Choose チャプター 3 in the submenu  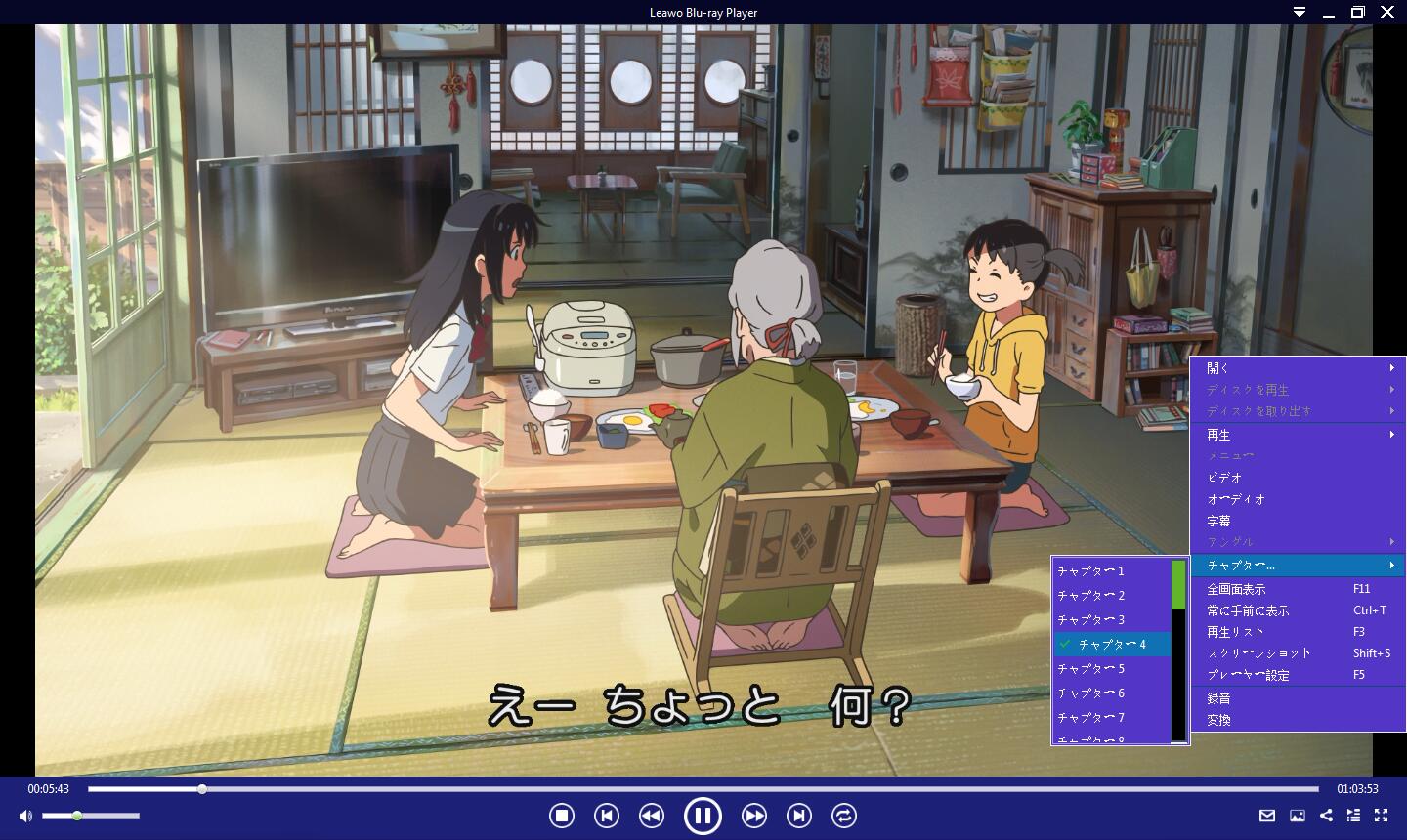[x=1091, y=619]
